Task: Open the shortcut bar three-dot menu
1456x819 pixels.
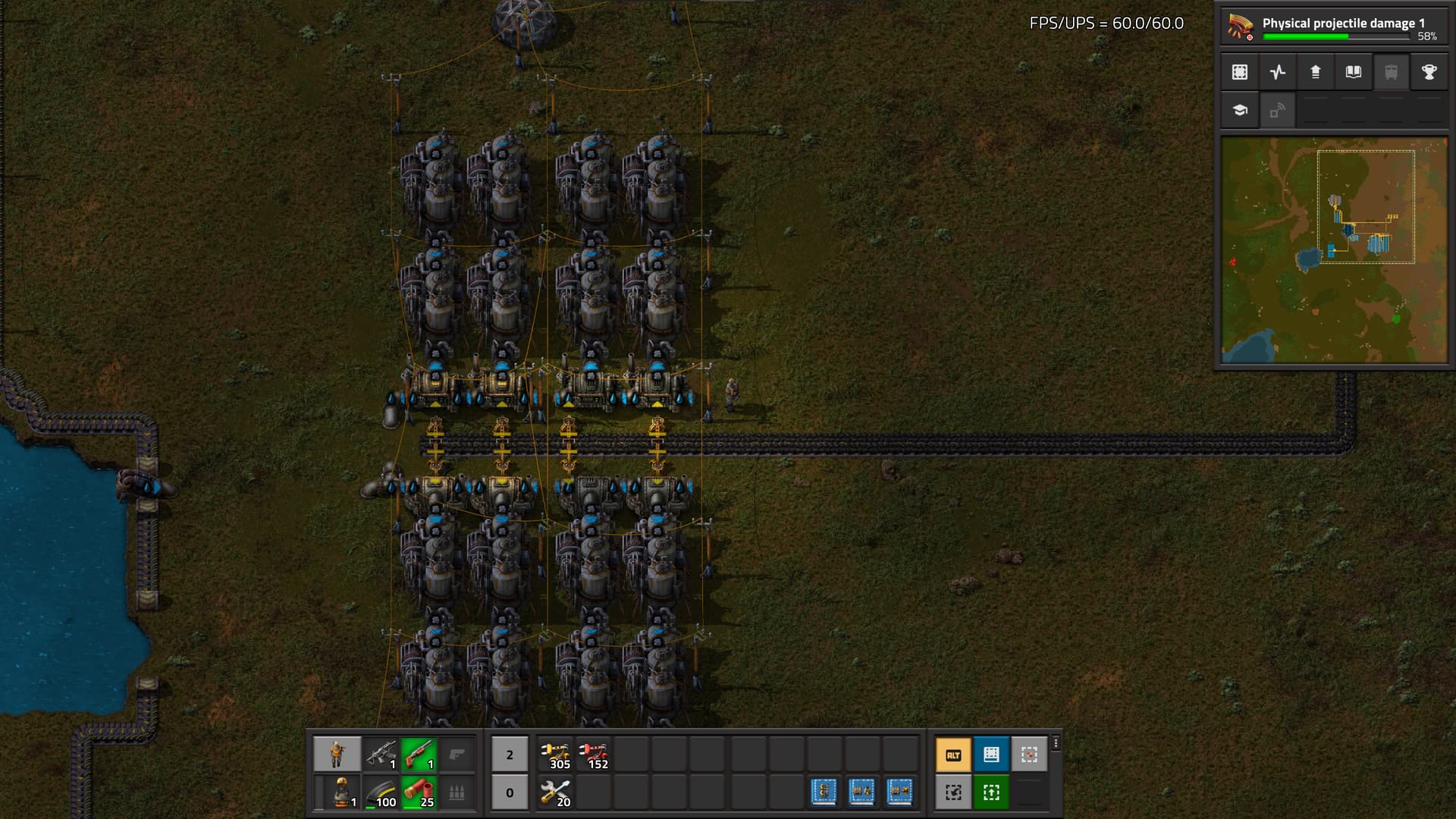Action: (1056, 744)
